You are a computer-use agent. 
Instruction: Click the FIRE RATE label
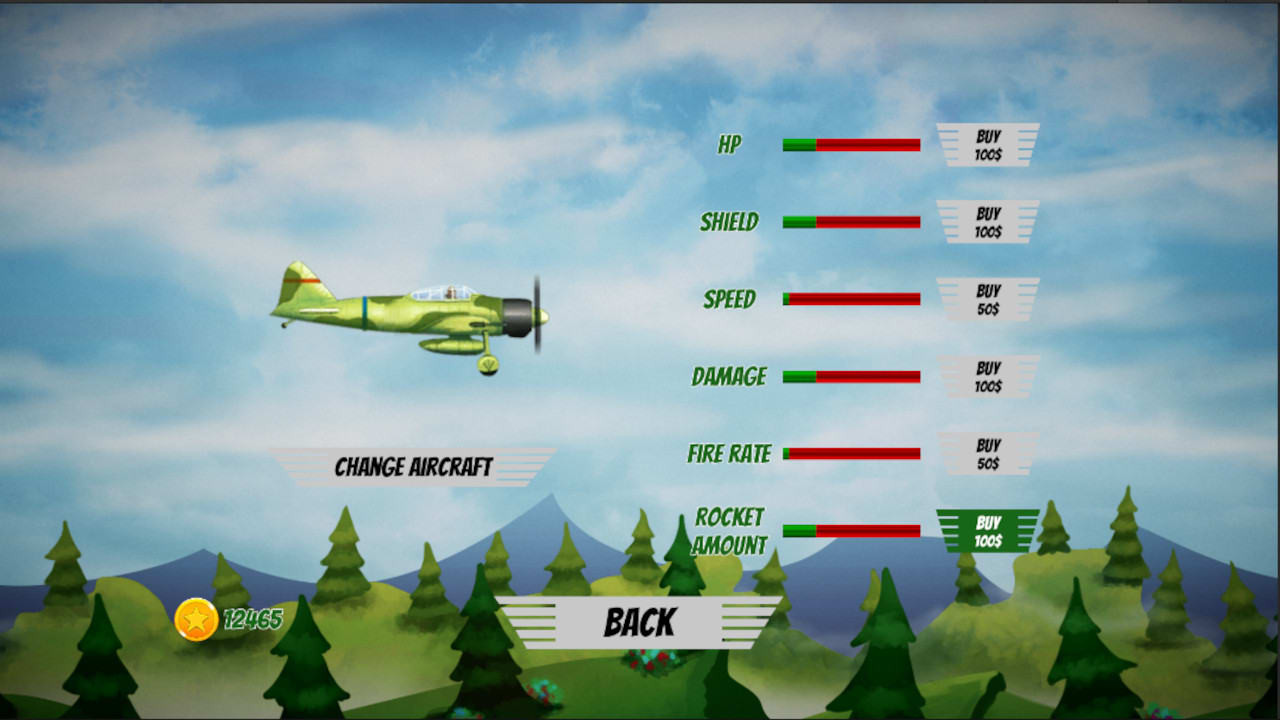click(729, 453)
